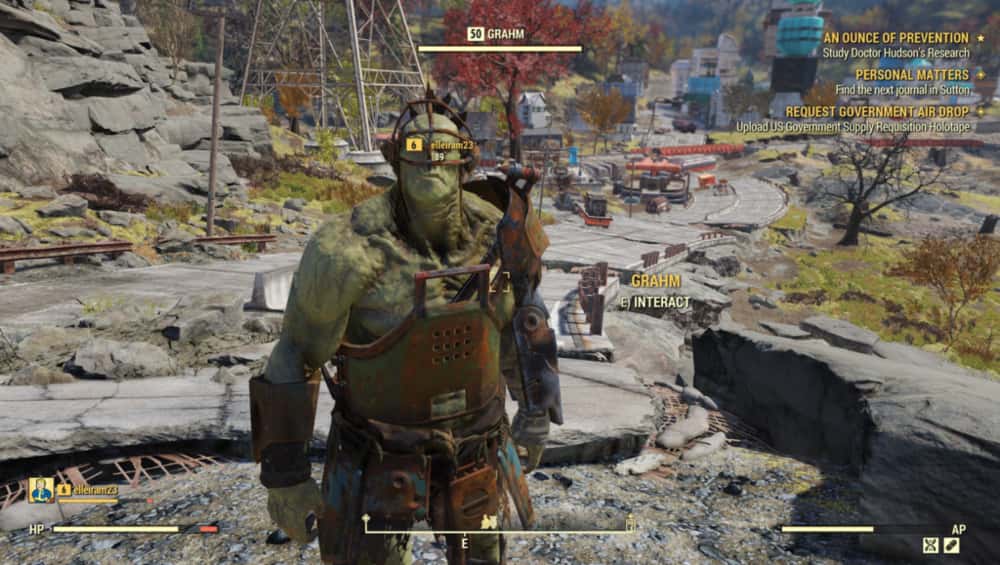Screen dimensions: 1000x565
Task: Open the Personal Matters quest entry
Action: pos(911,75)
